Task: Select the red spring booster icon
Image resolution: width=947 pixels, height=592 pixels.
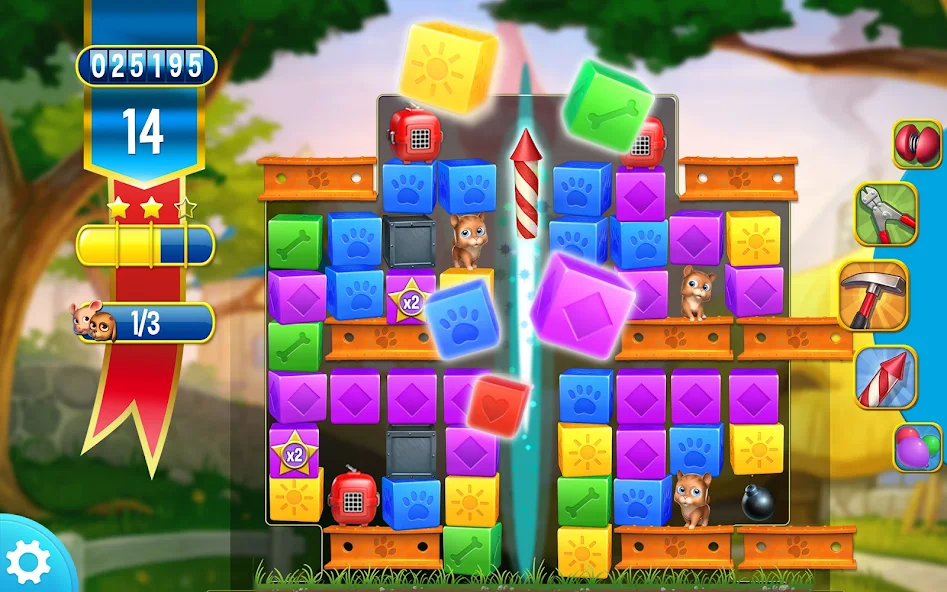Action: click(917, 144)
